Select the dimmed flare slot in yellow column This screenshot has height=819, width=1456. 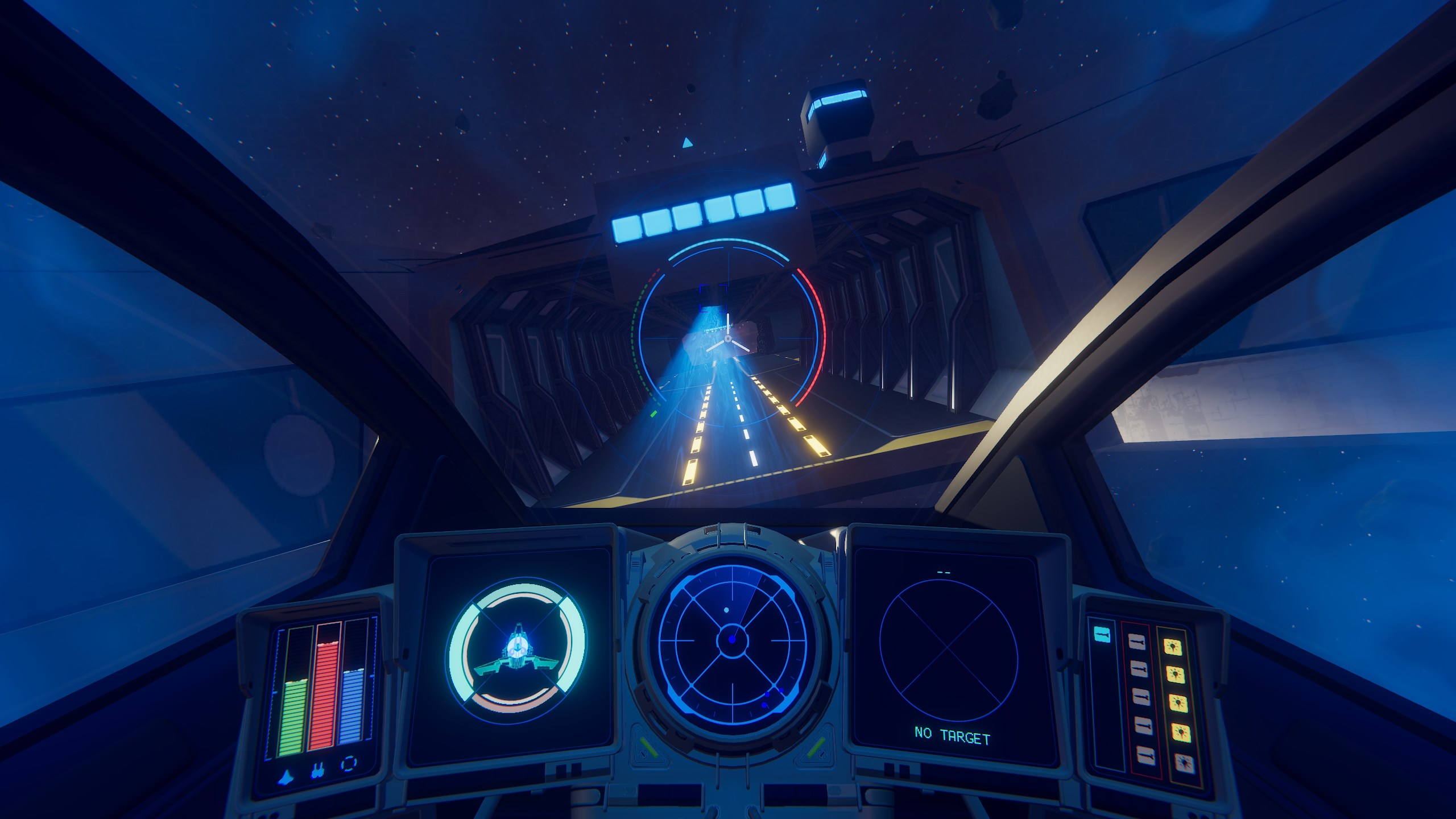[x=1184, y=762]
